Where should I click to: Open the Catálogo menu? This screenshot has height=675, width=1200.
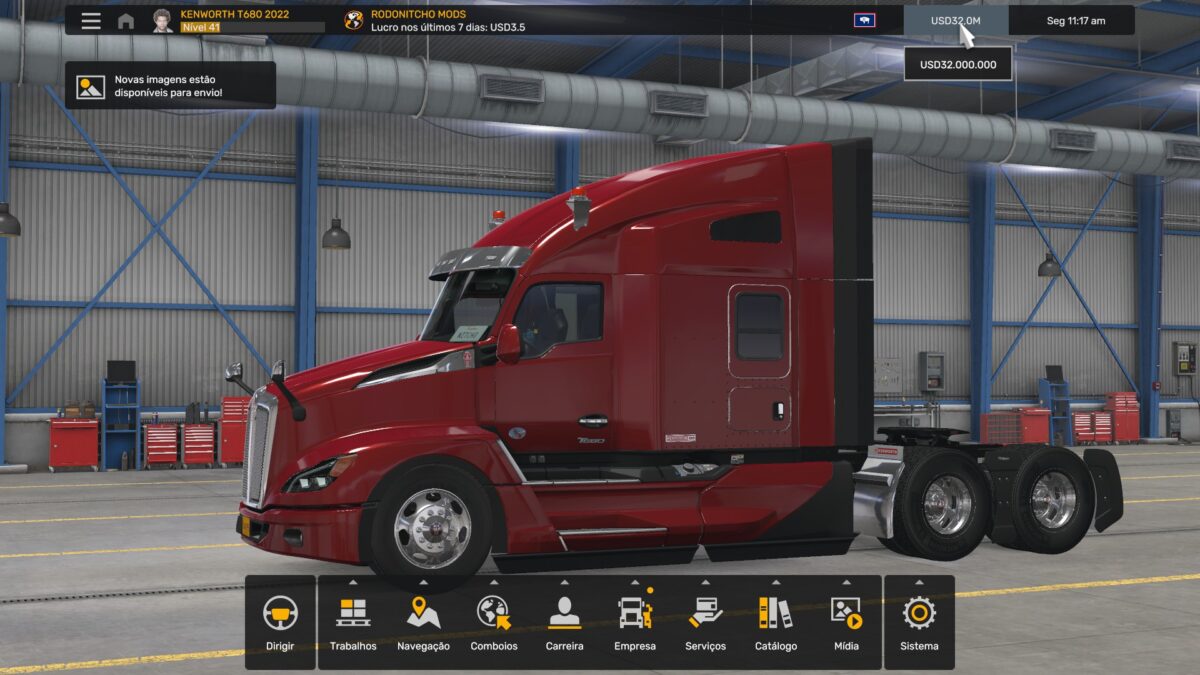pos(776,622)
